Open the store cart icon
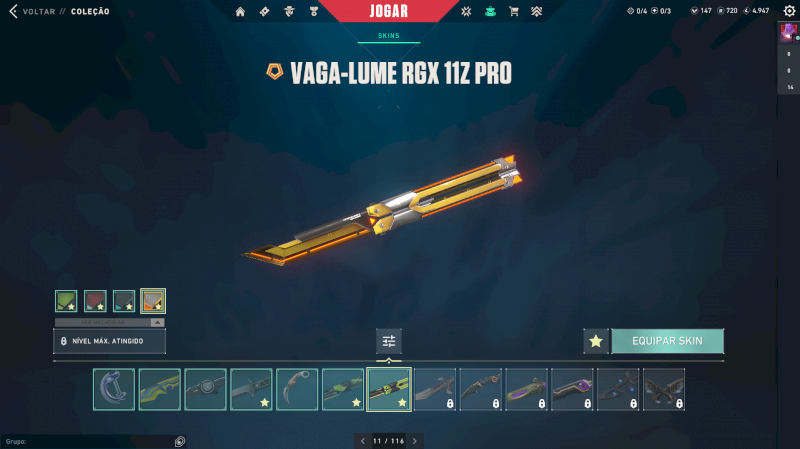 click(x=513, y=11)
